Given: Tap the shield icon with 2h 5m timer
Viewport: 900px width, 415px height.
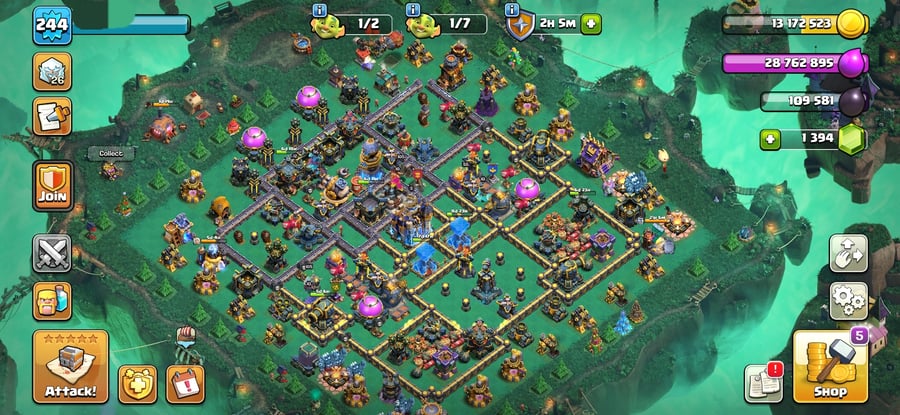Looking at the screenshot, I should click(519, 23).
